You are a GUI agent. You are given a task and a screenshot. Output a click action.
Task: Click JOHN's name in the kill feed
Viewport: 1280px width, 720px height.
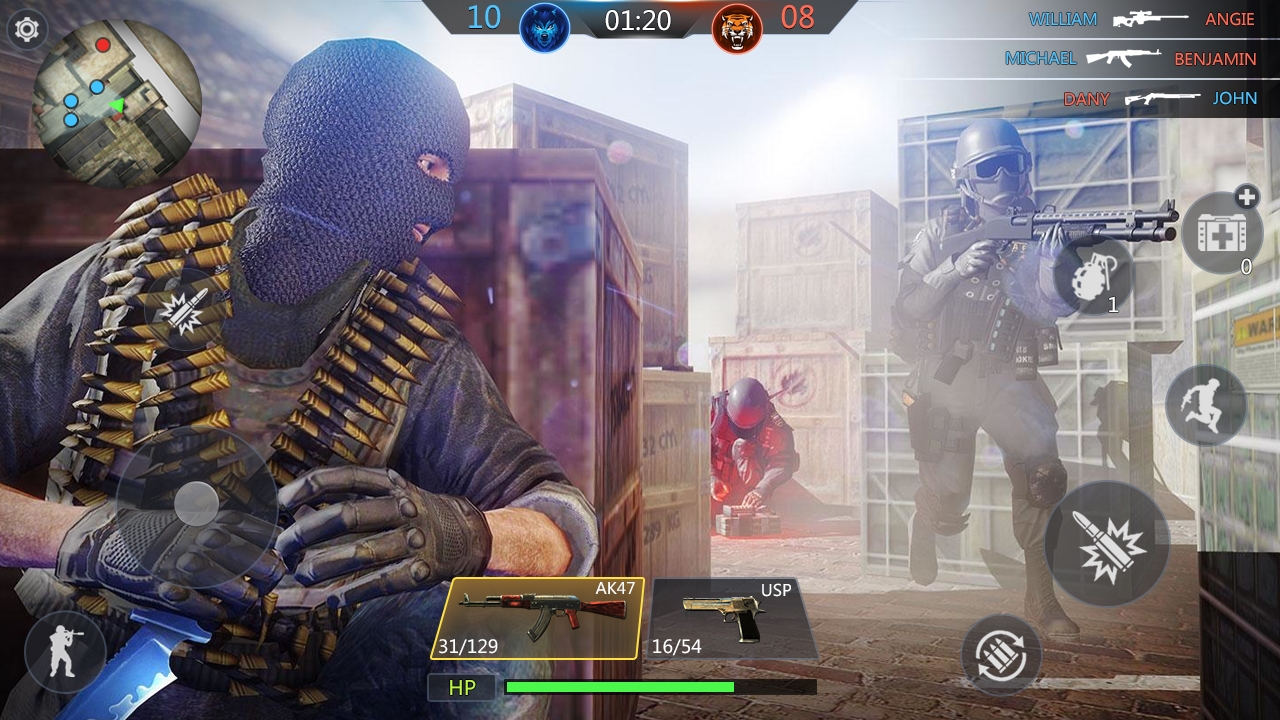(x=1236, y=99)
